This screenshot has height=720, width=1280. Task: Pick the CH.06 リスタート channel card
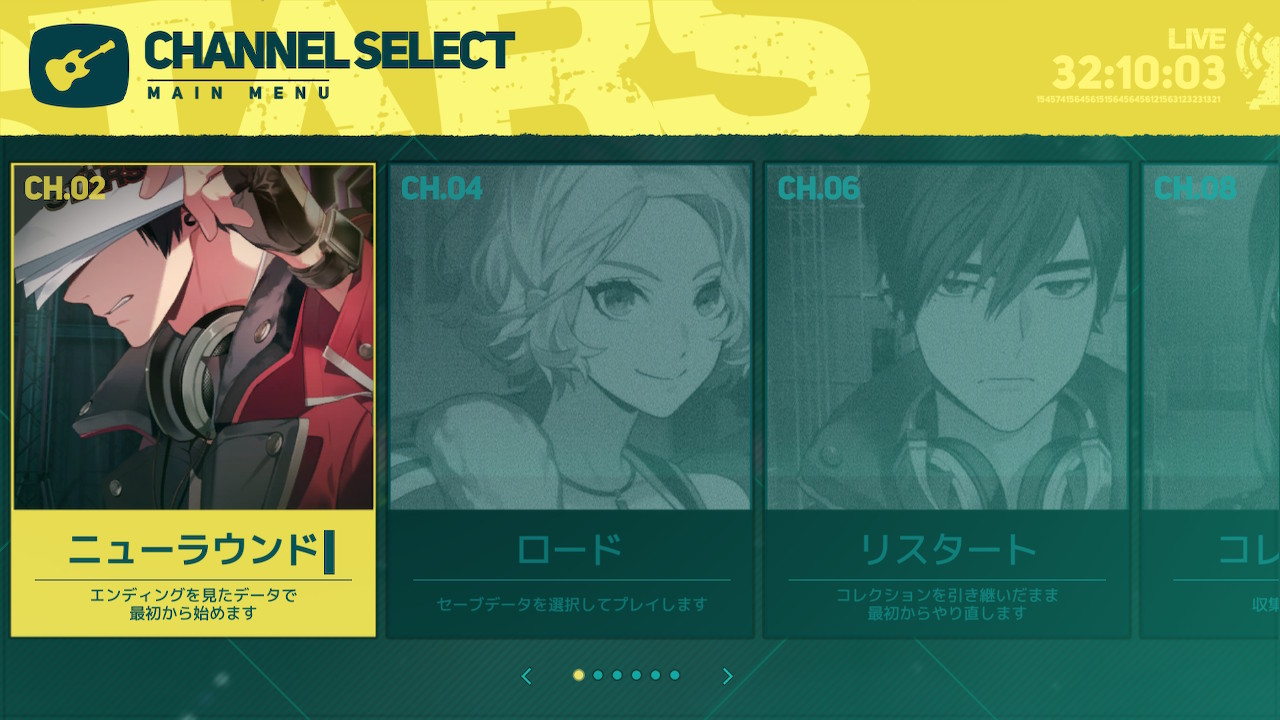point(946,400)
